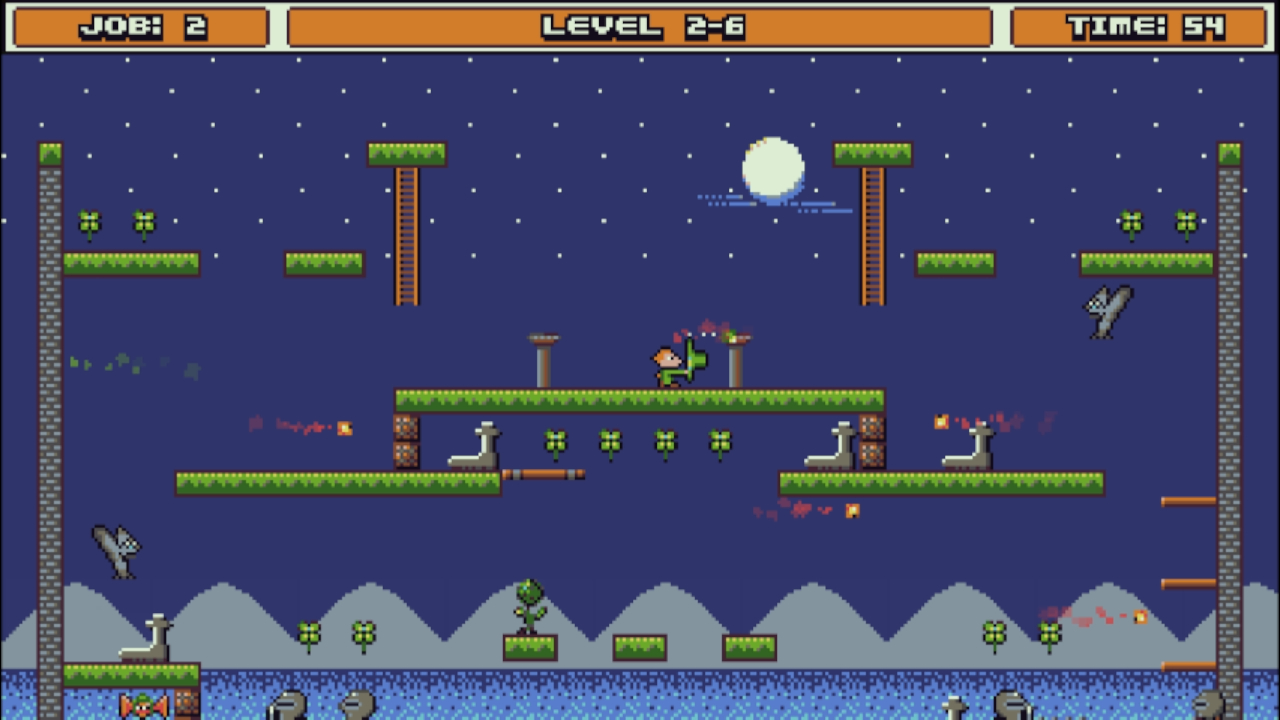This screenshot has height=720, width=1280.
Task: Open the JOB: 2 panel
Action: [138, 25]
